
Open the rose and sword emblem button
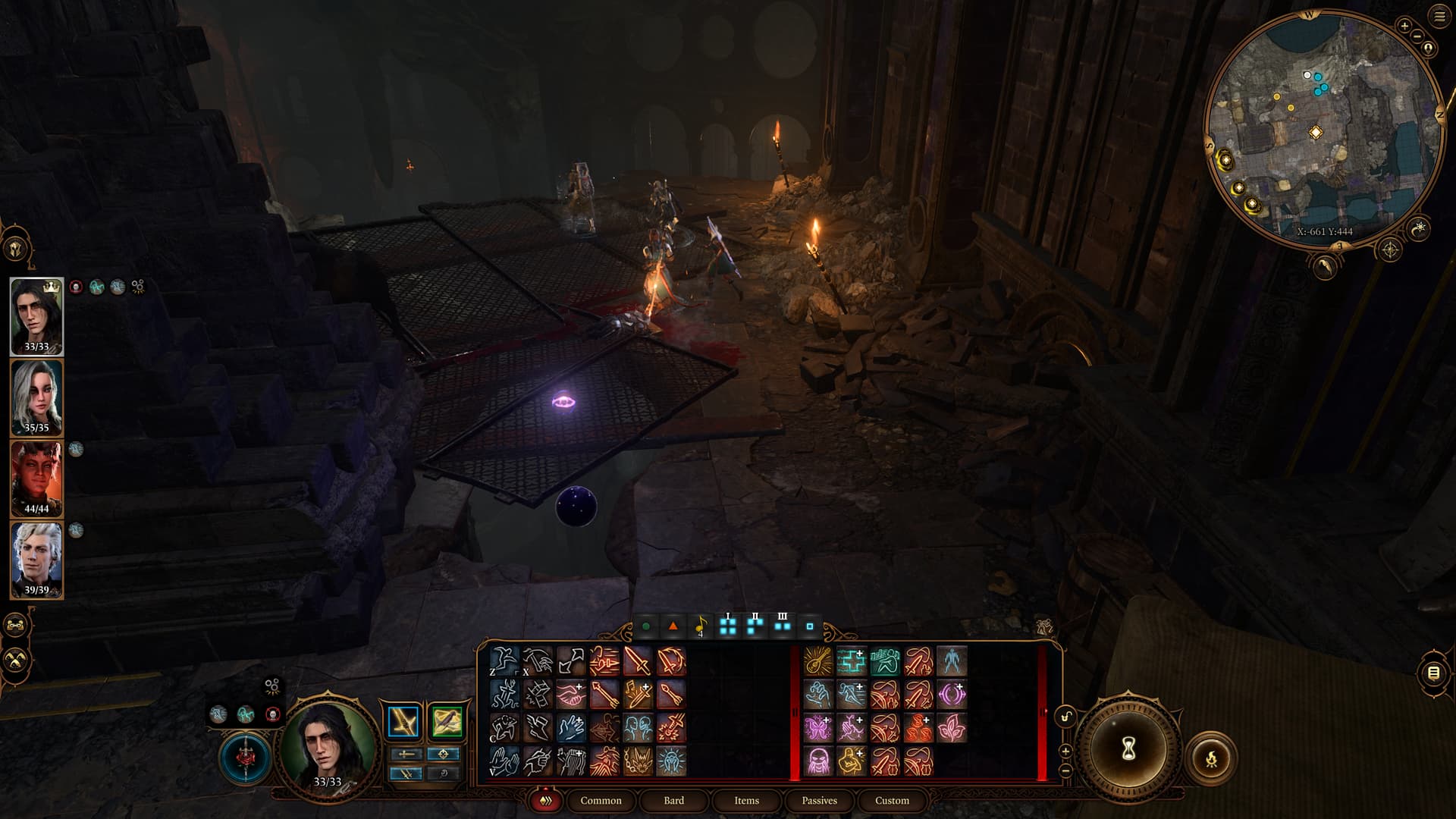245,757
